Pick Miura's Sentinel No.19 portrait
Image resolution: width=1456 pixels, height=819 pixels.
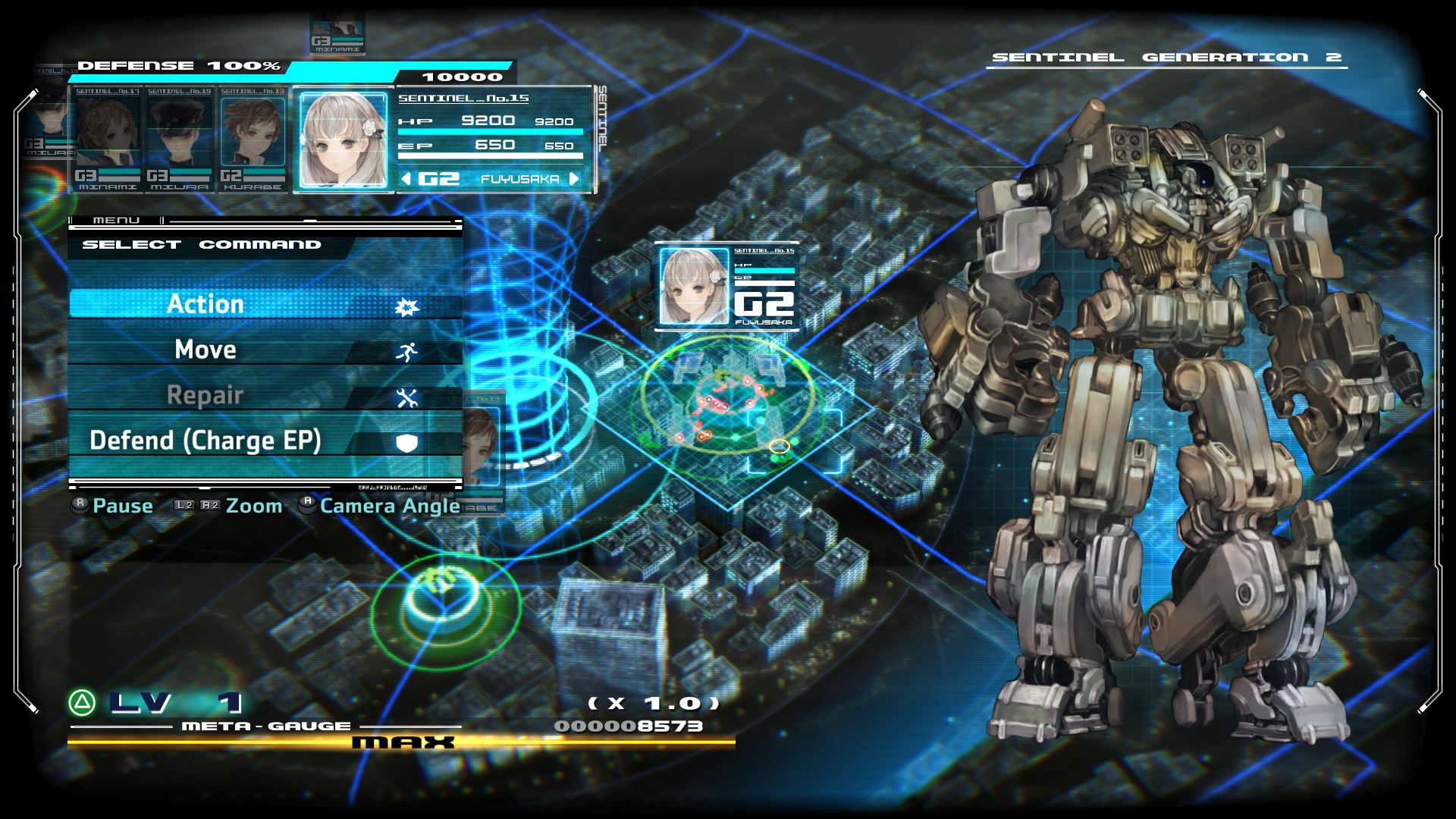coord(180,138)
